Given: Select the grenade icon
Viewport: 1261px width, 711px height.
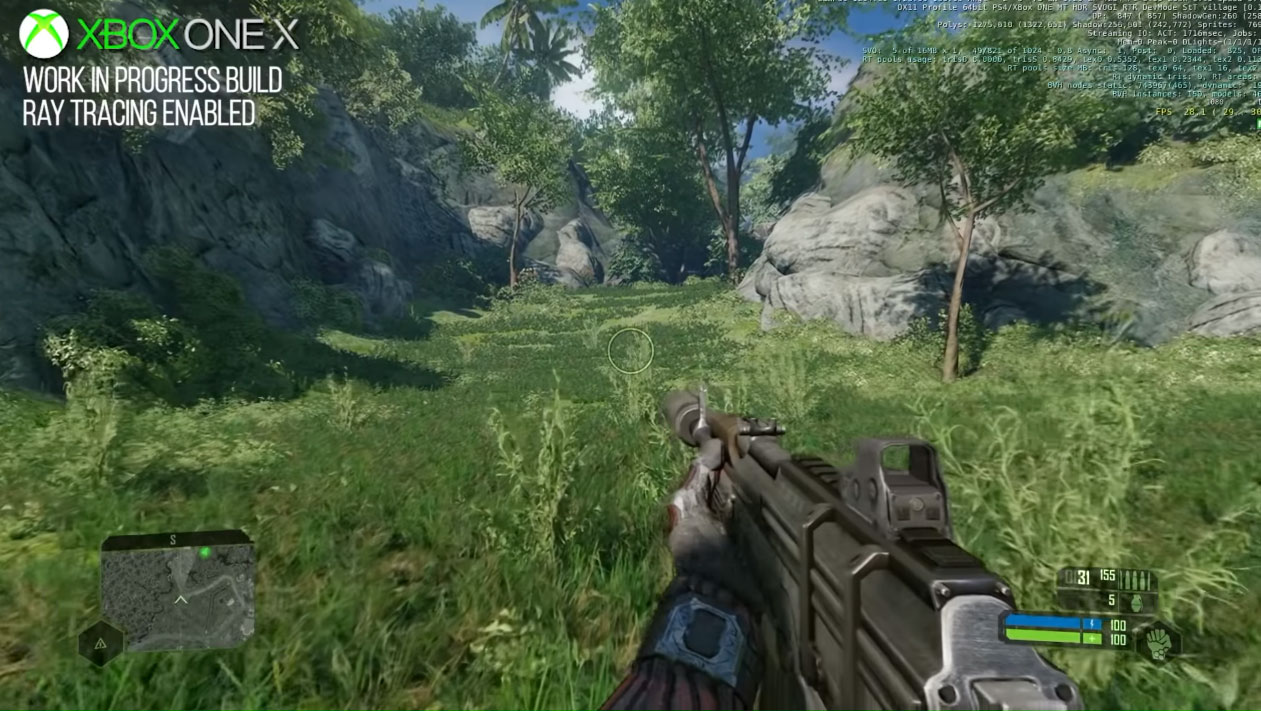Looking at the screenshot, I should click(x=1137, y=602).
